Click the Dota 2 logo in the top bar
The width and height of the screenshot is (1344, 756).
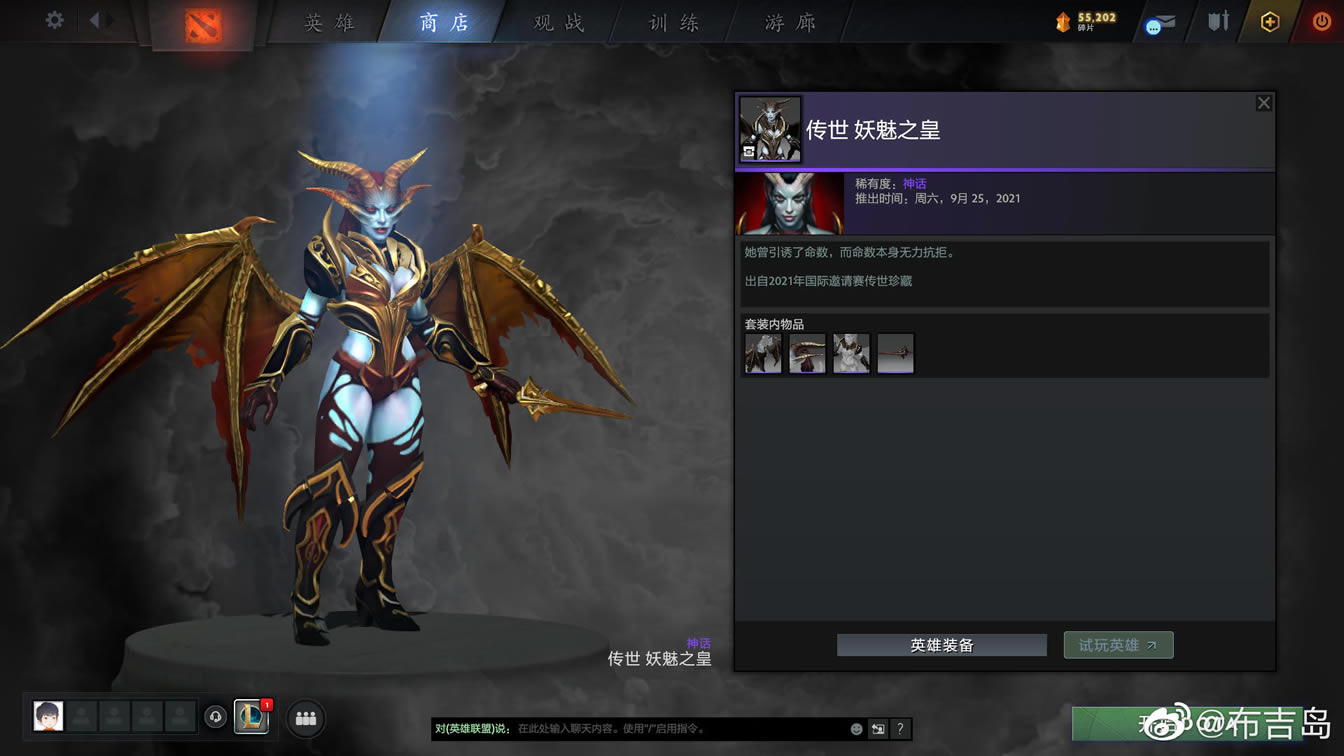(203, 26)
